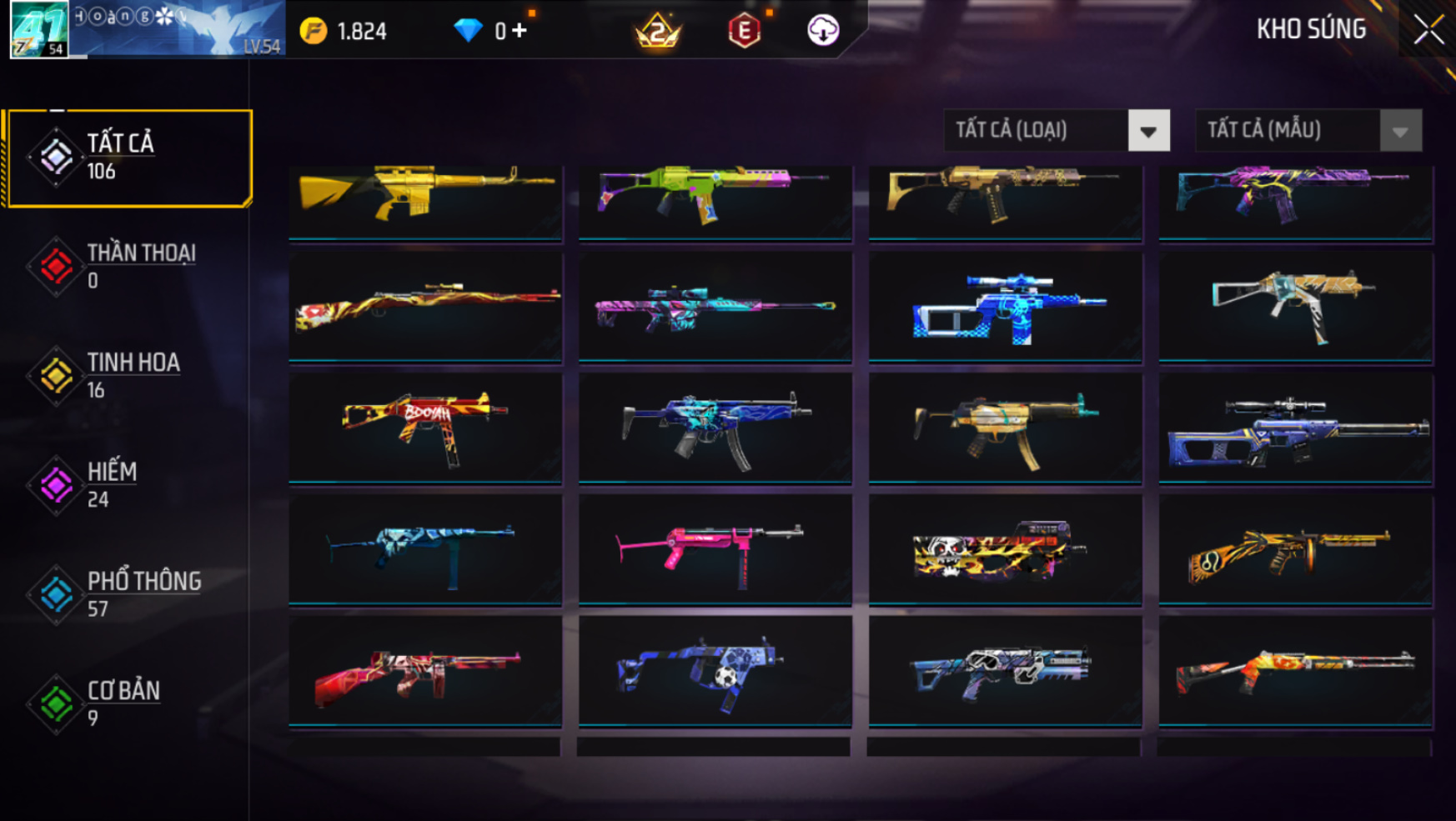Open the gold crown rank icon
The width and height of the screenshot is (1456, 821).
tap(658, 31)
